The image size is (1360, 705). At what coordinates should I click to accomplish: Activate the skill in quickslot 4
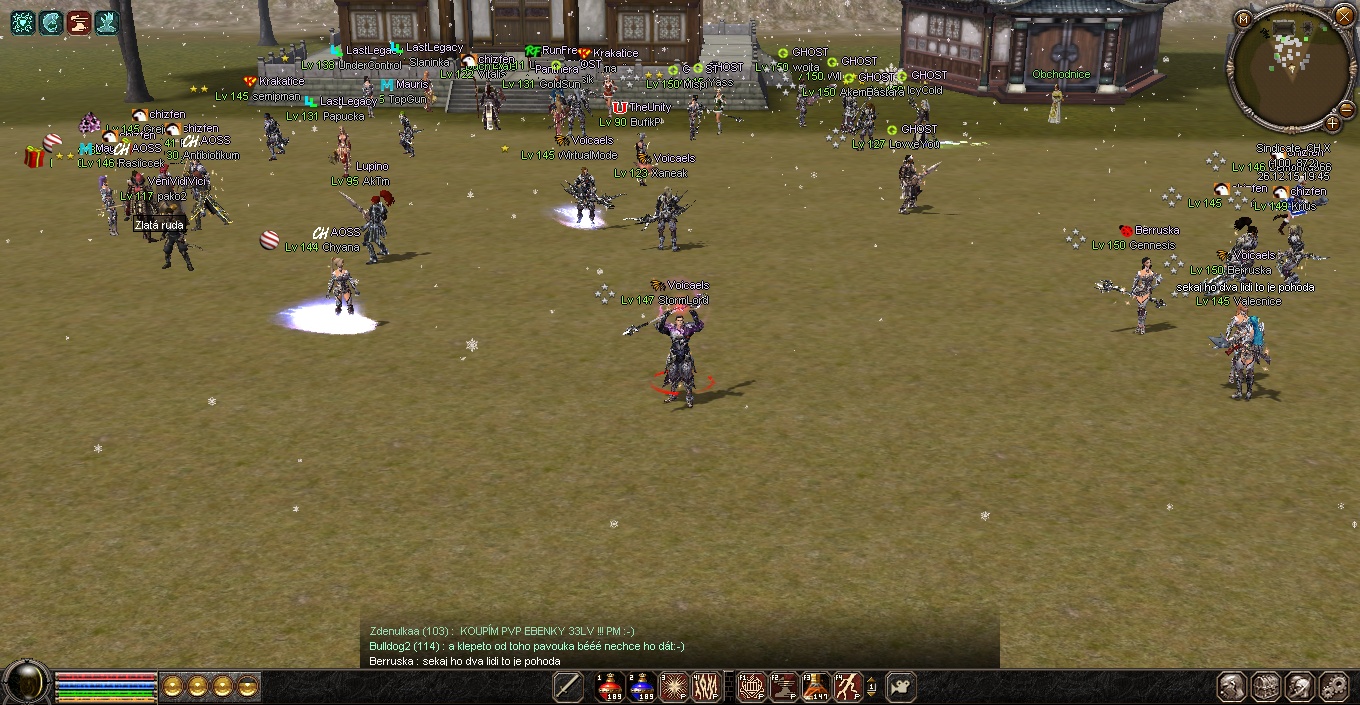705,687
